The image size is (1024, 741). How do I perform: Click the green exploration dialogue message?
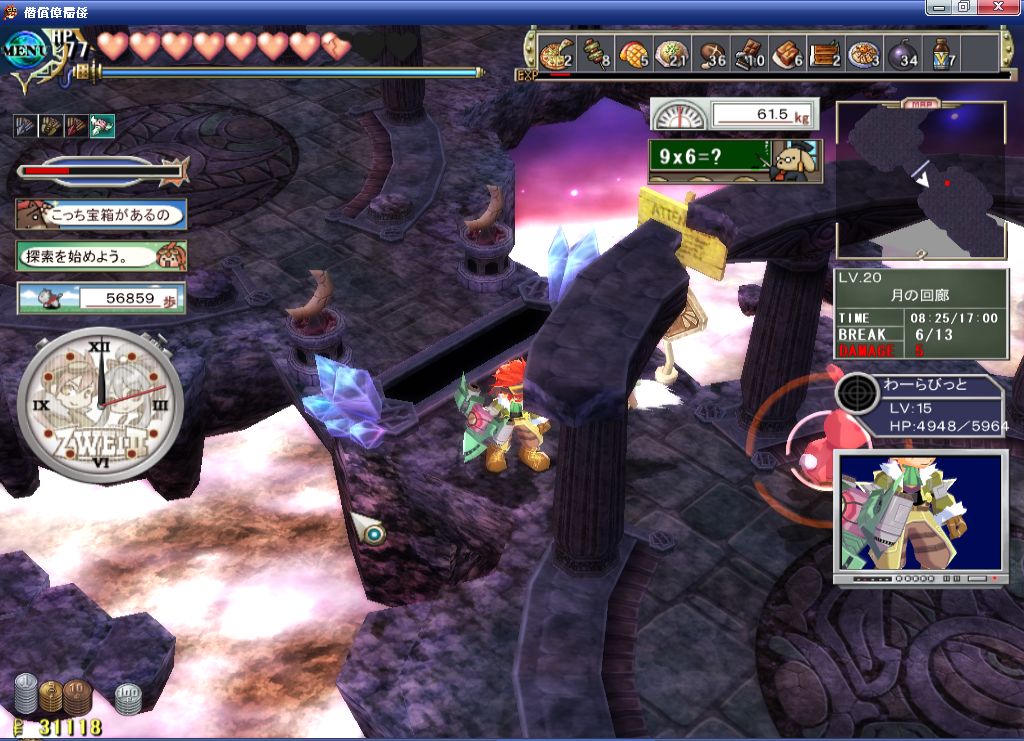pos(101,256)
